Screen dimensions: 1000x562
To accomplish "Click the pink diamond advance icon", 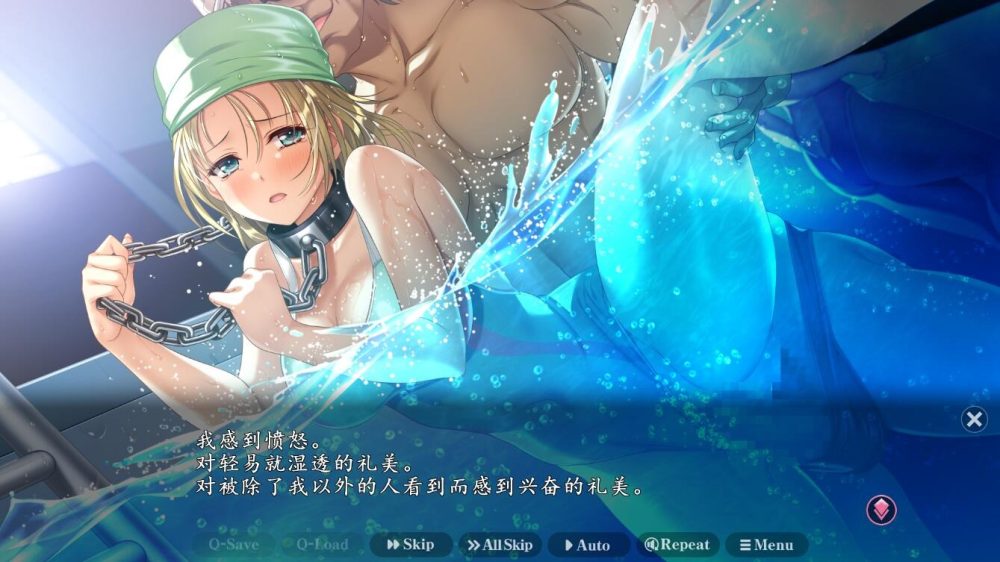I will click(x=881, y=510).
